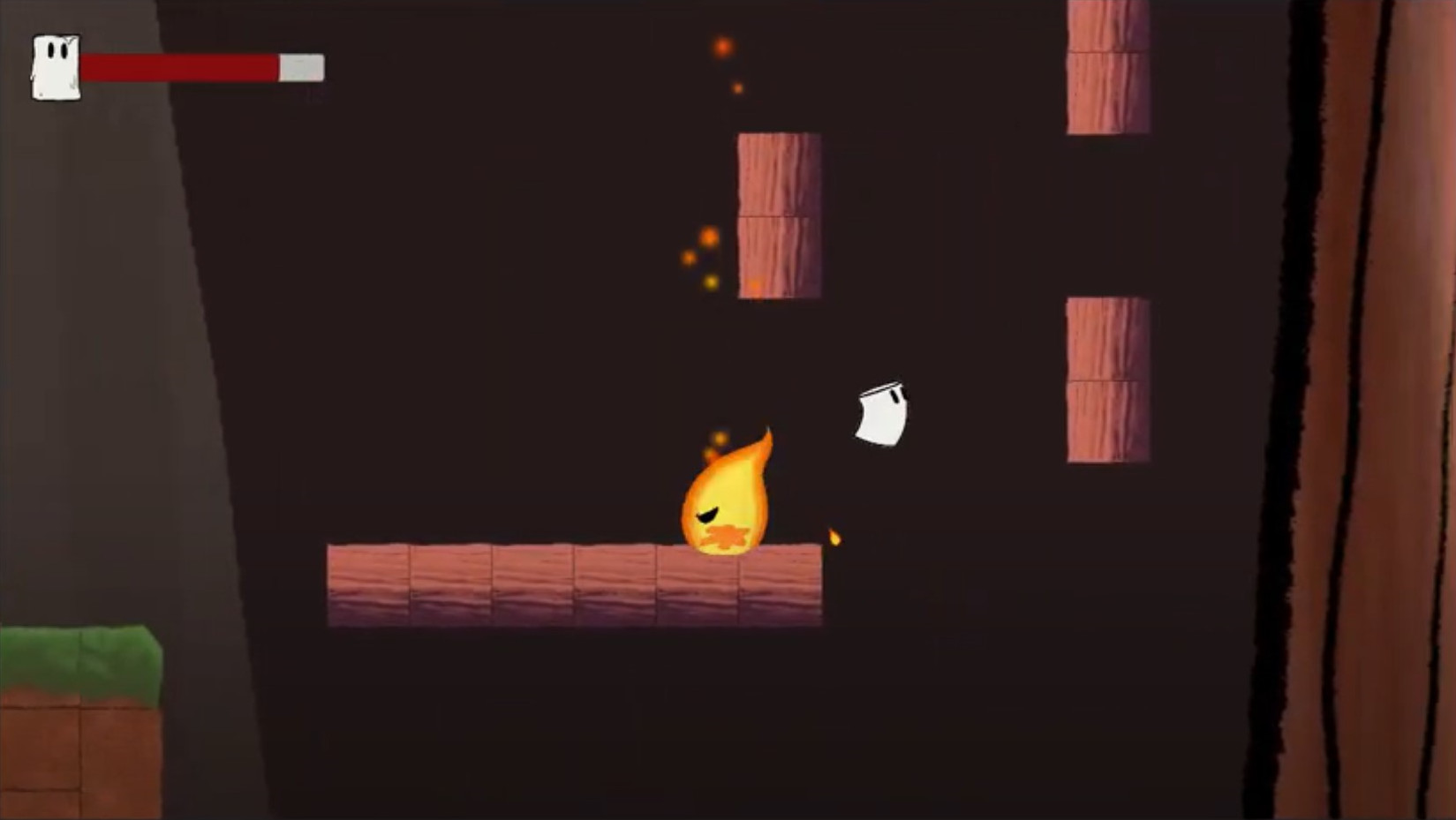Click the jumping white paper character
Screen dimensions: 1456x820
click(x=879, y=413)
